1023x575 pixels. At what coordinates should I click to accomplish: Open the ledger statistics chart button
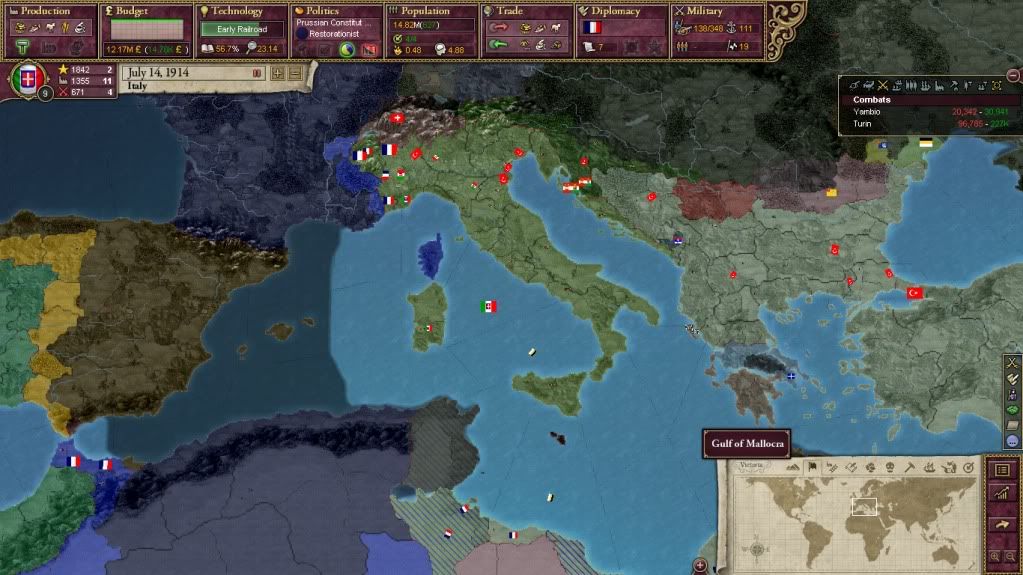[x=1002, y=493]
